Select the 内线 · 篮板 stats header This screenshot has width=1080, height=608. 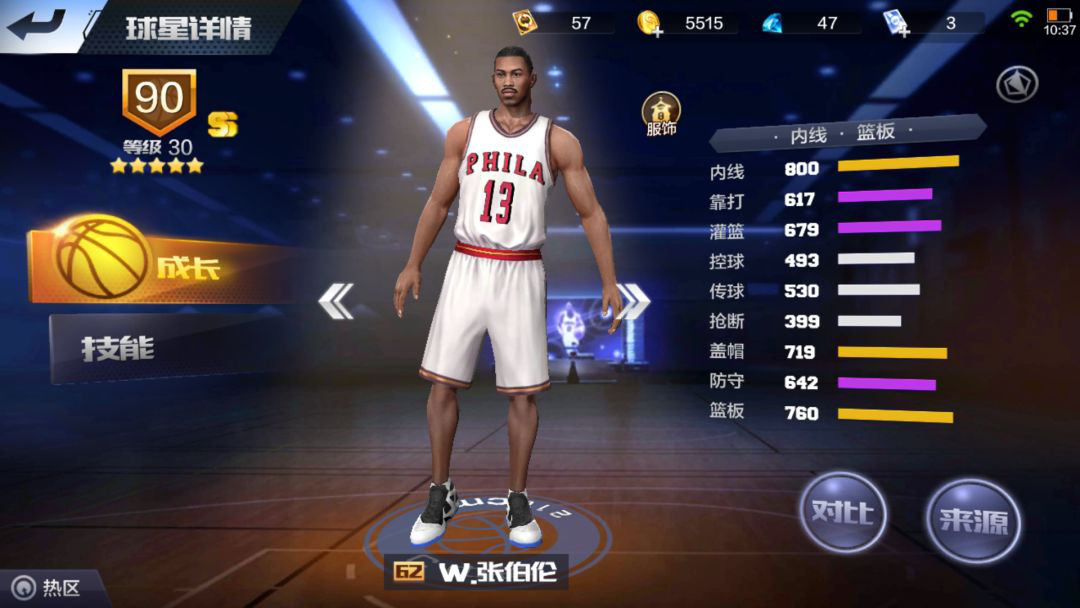(848, 132)
